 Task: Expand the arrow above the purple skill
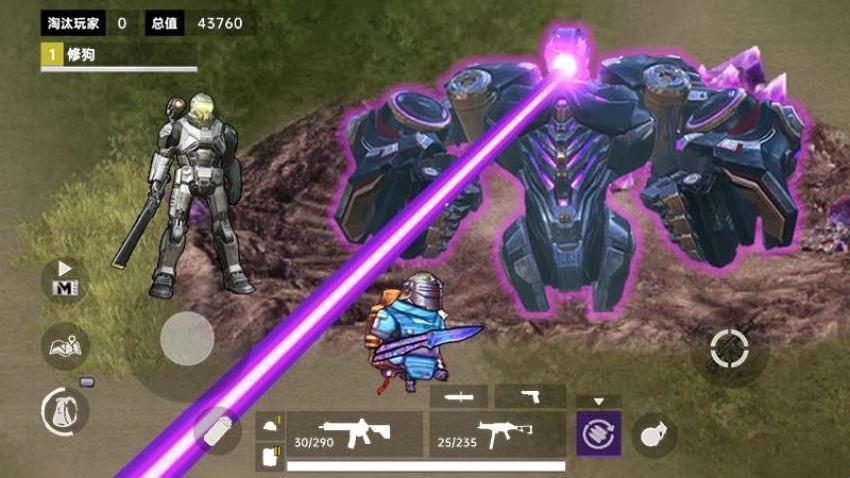(x=598, y=401)
